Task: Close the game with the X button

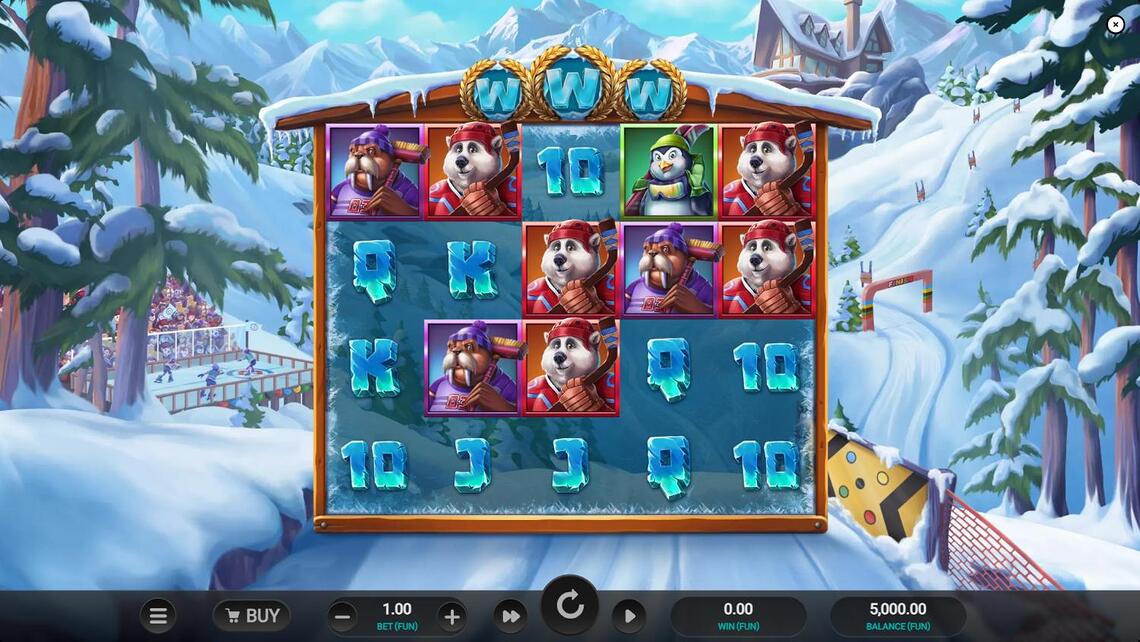Action: (x=1116, y=24)
